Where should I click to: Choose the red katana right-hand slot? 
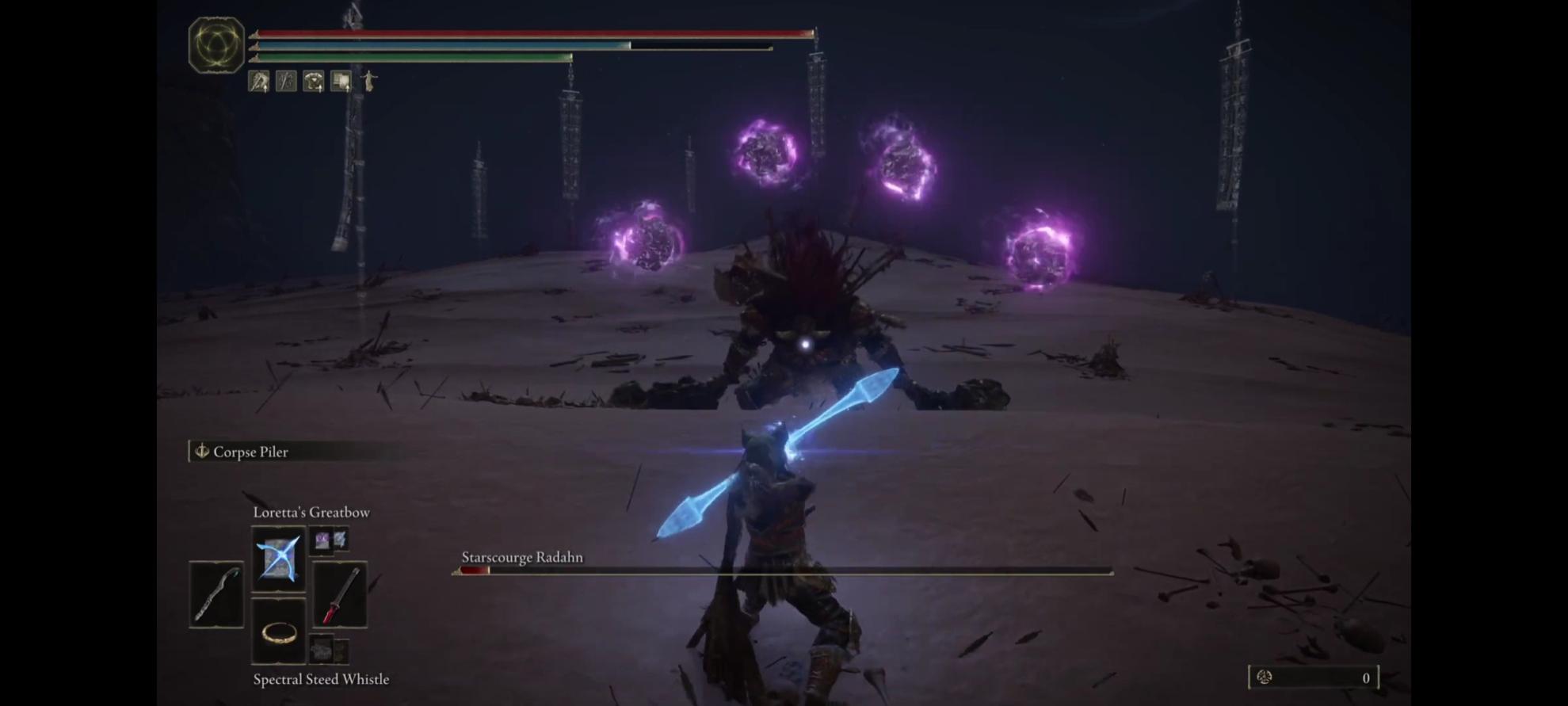coord(339,594)
